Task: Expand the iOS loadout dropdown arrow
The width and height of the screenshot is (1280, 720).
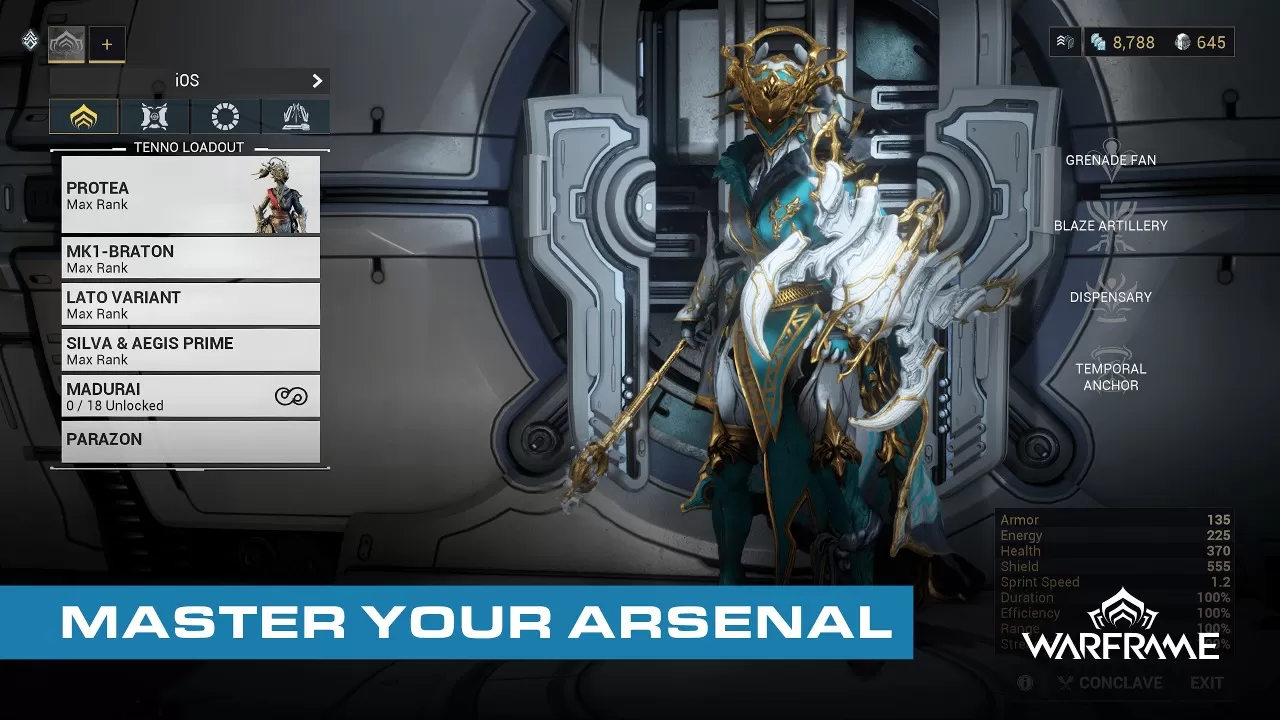Action: pos(317,81)
